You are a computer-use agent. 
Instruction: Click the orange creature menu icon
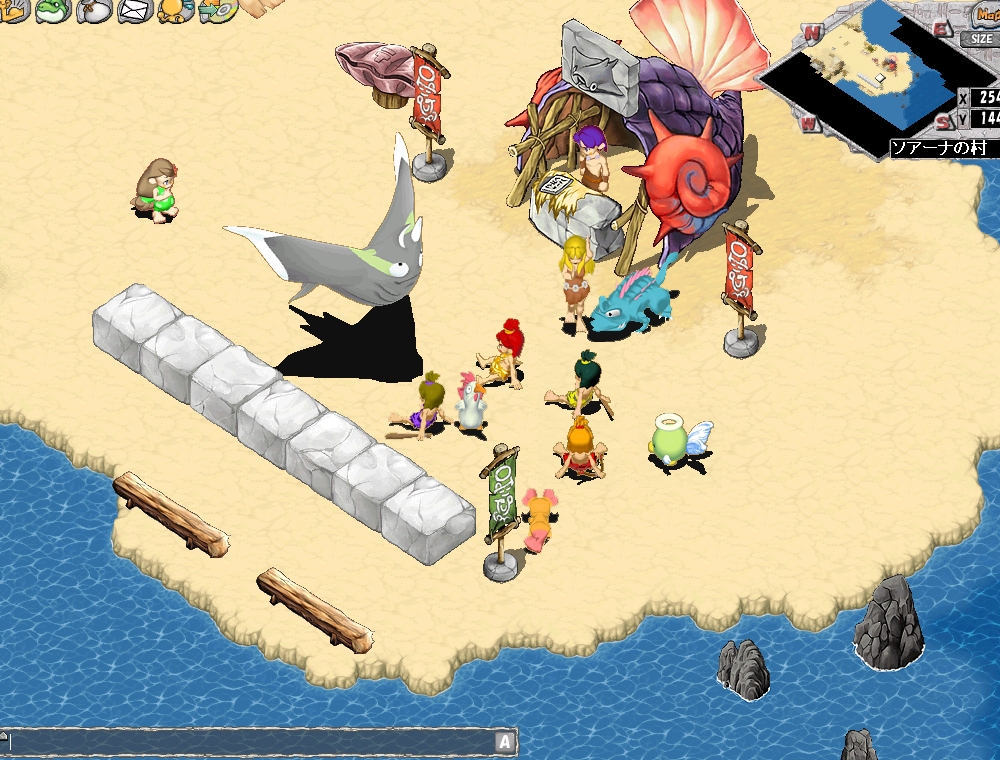click(177, 10)
